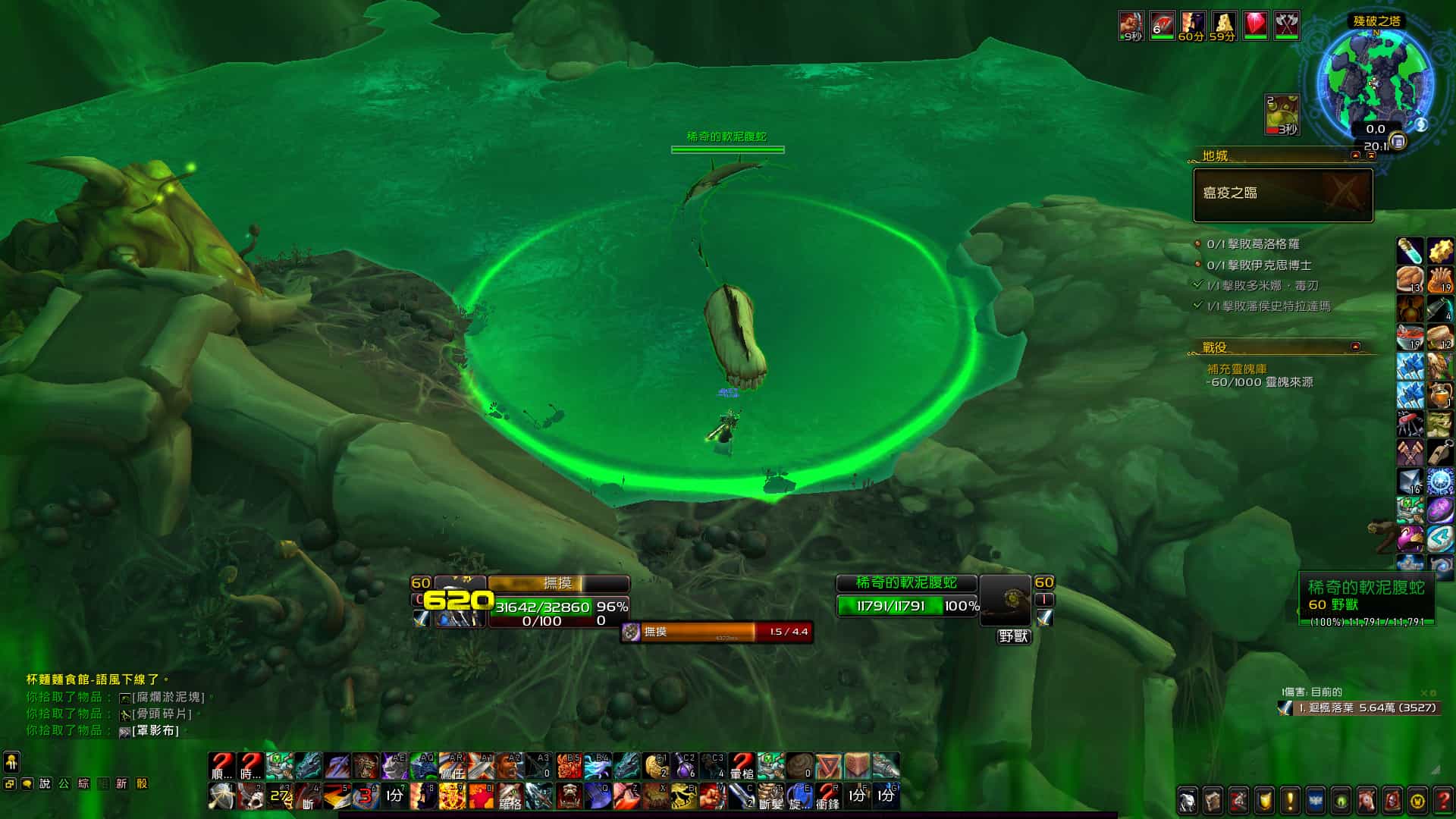This screenshot has width=1456, height=819.
Task: Select the 瘟疫之臨 dungeon tracker box
Action: [x=1283, y=195]
